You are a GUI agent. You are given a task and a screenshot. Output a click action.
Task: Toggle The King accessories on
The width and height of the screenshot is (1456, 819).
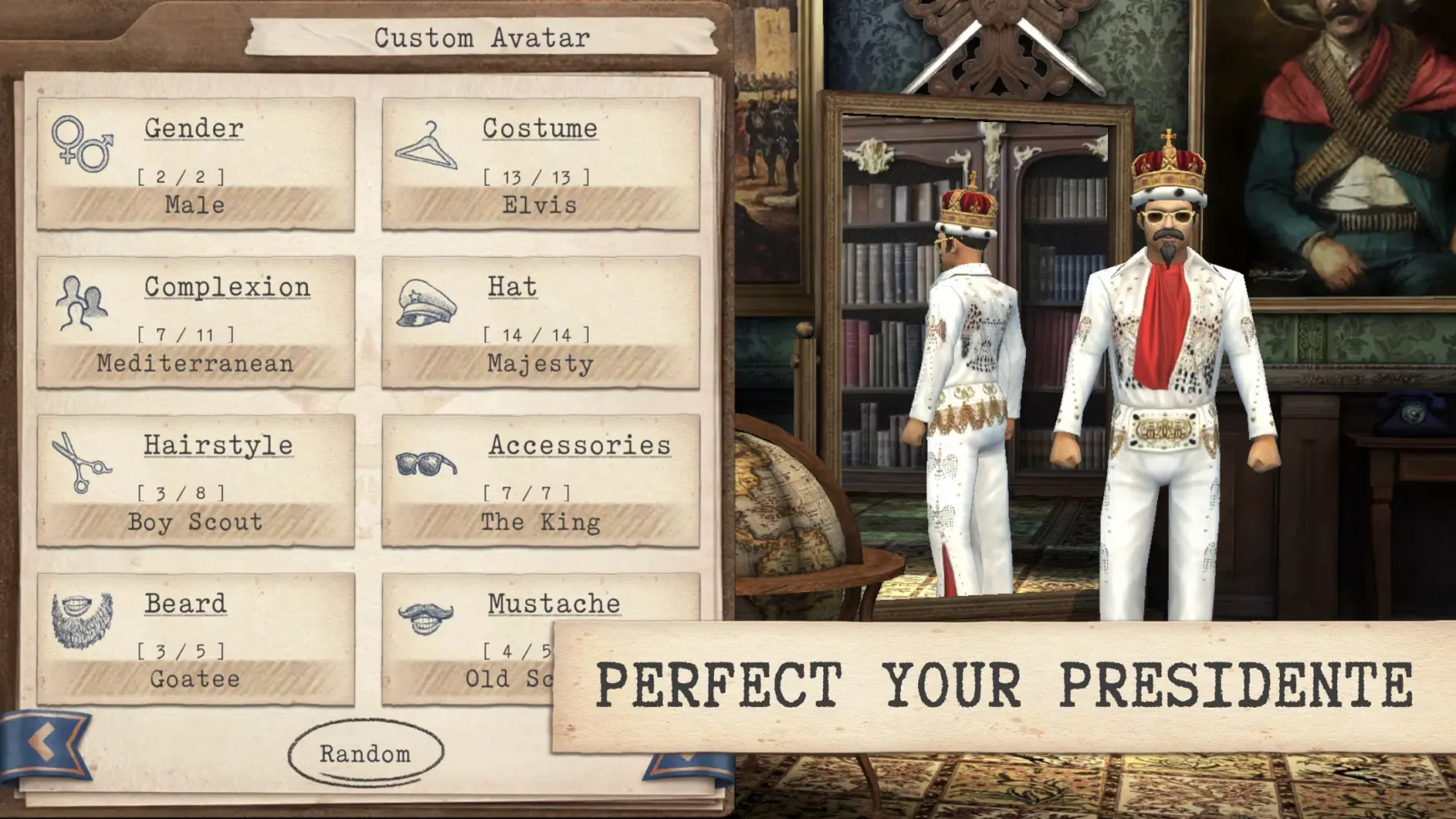coord(540,523)
